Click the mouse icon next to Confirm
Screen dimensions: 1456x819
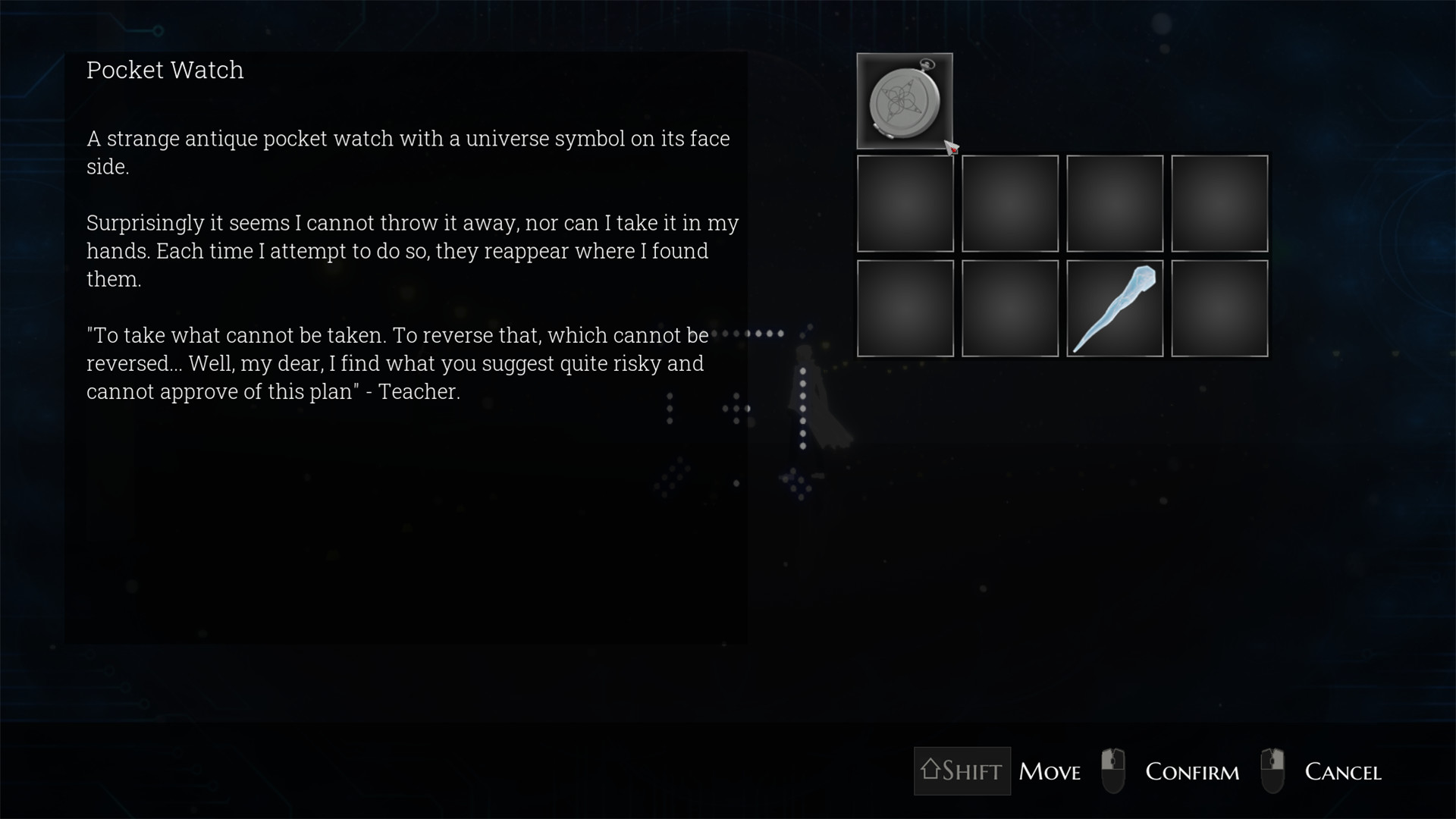(1114, 770)
